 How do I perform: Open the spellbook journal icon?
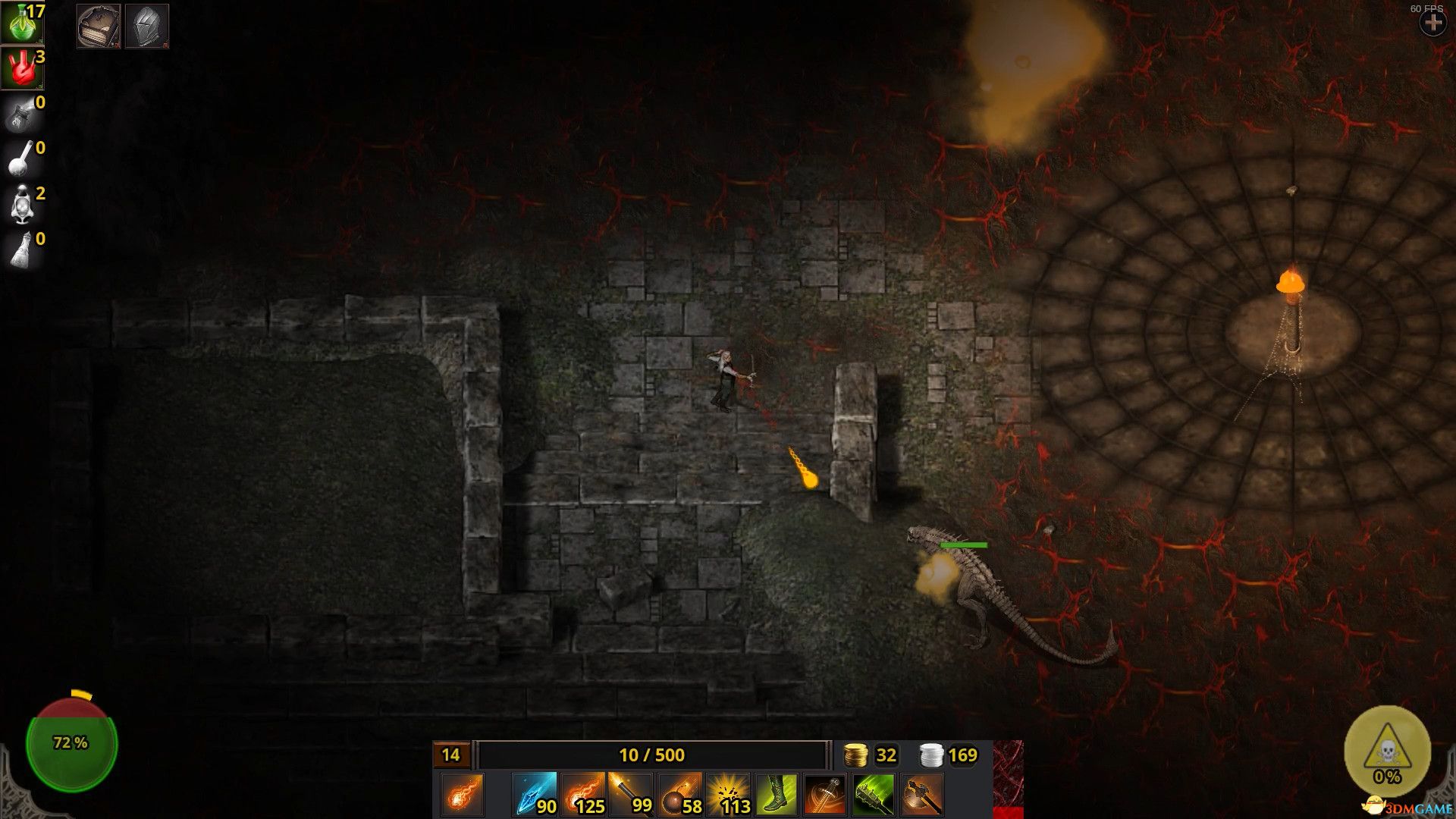click(99, 27)
